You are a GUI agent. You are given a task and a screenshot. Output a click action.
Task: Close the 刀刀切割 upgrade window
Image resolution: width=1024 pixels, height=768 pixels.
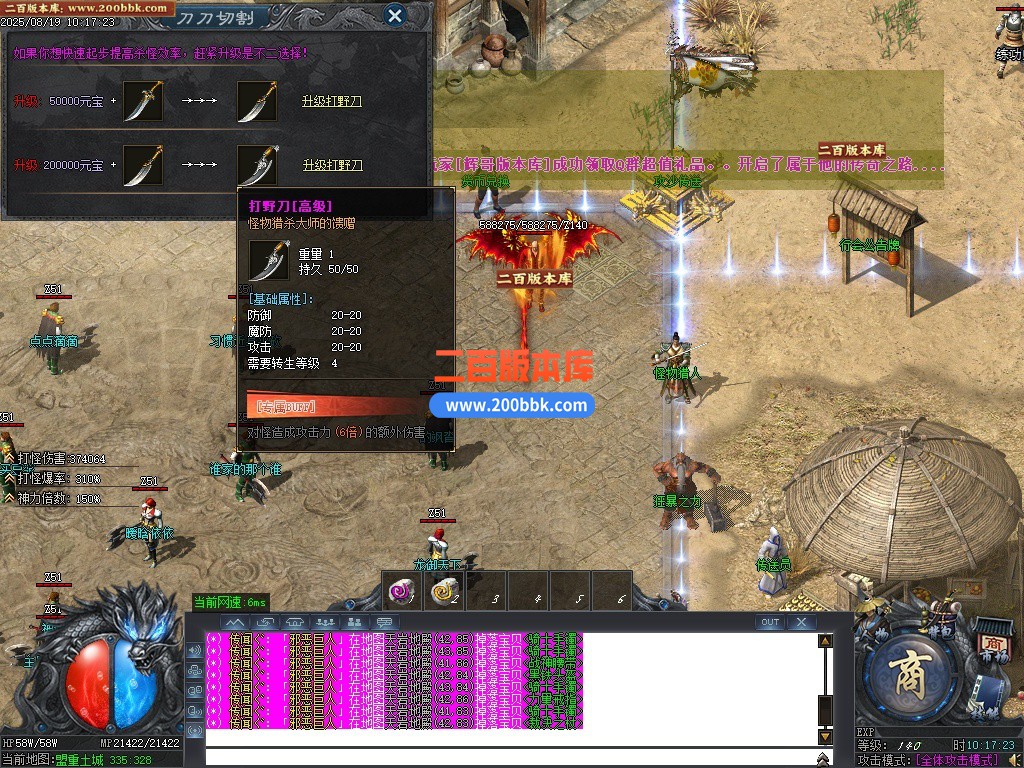395,15
